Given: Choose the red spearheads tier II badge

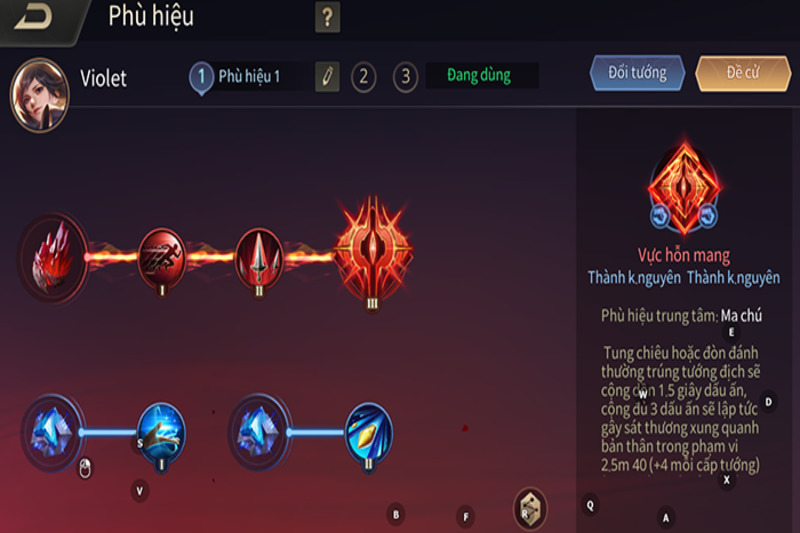Looking at the screenshot, I should [260, 255].
